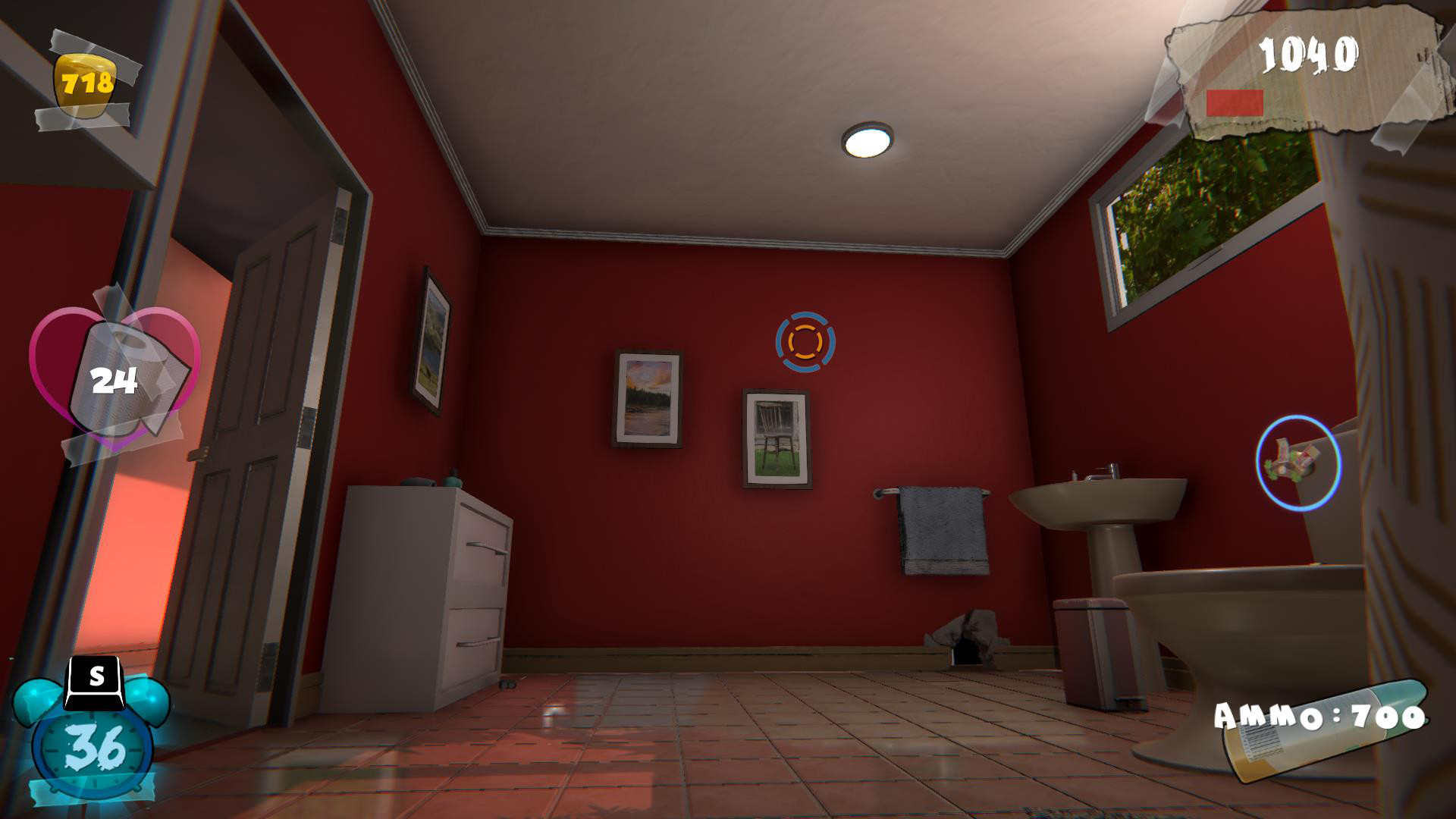Click the ceiling light fixture

pyautogui.click(x=868, y=138)
